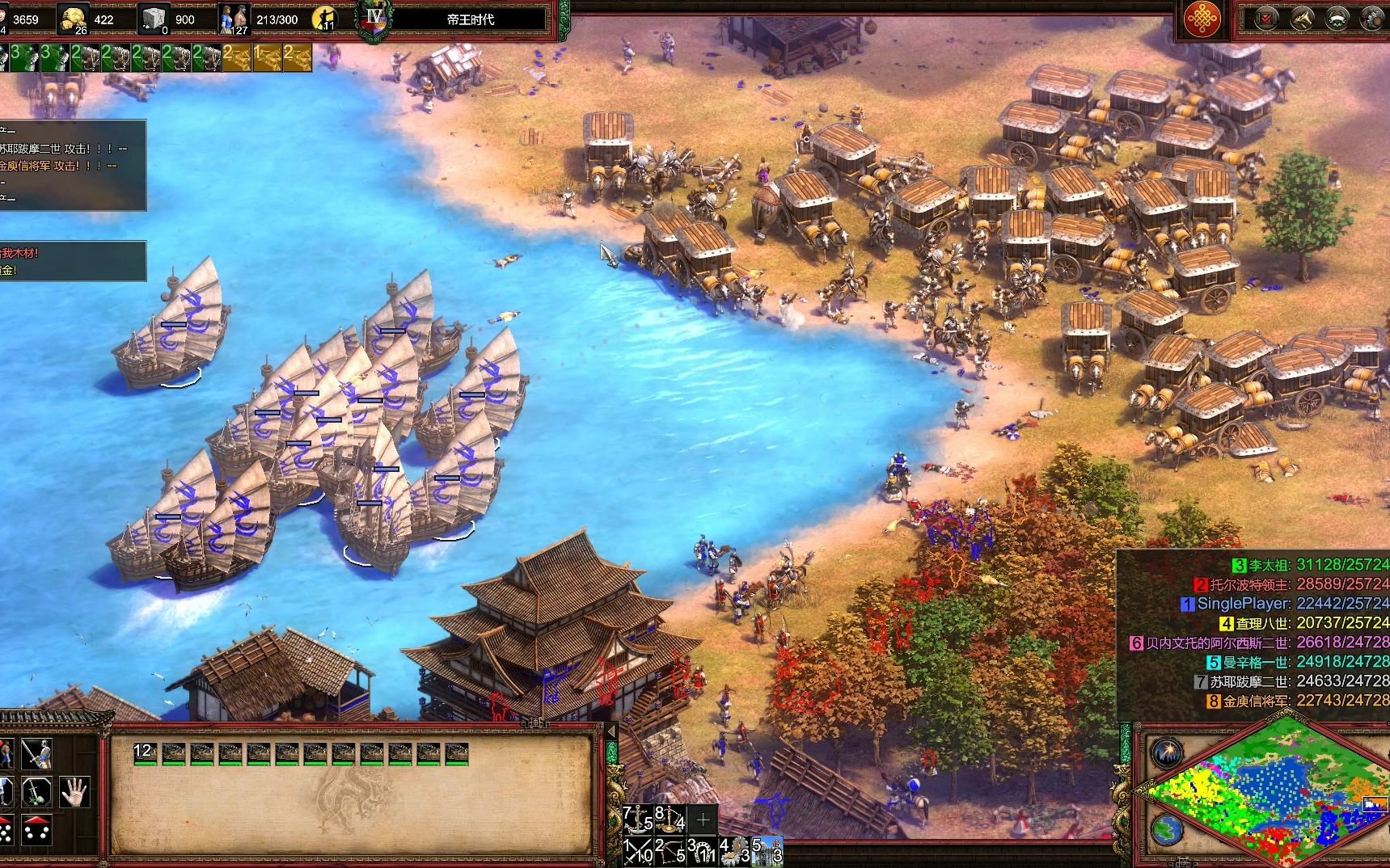Select control group 8 scales icon
Screen dimensions: 1390x868
(x=670, y=820)
